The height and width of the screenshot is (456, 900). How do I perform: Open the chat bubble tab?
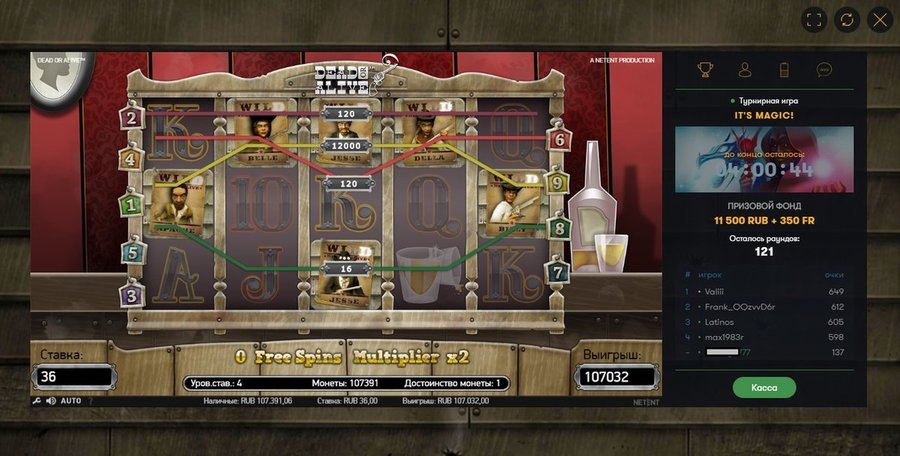click(x=824, y=70)
